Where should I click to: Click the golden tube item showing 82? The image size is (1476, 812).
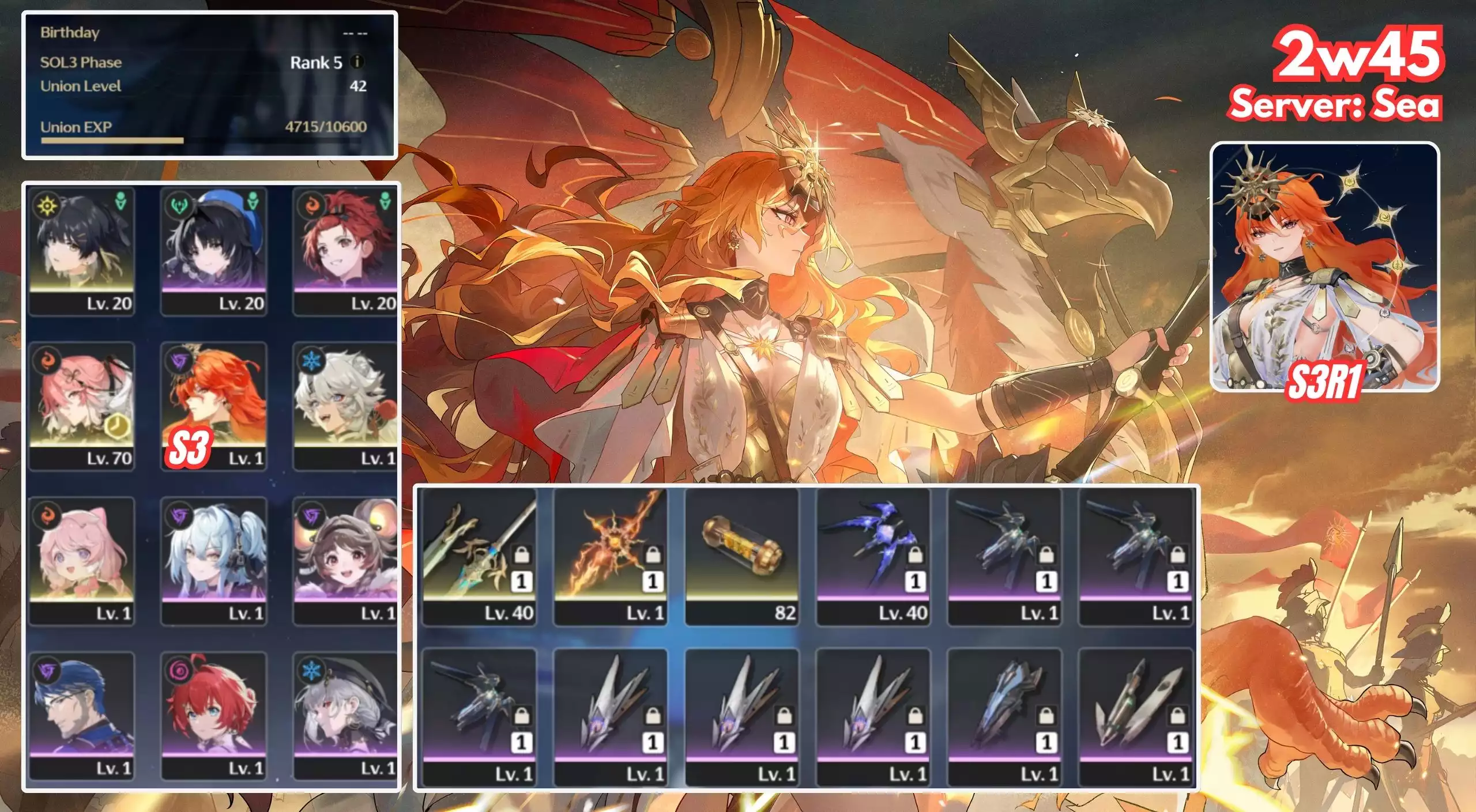click(x=741, y=557)
